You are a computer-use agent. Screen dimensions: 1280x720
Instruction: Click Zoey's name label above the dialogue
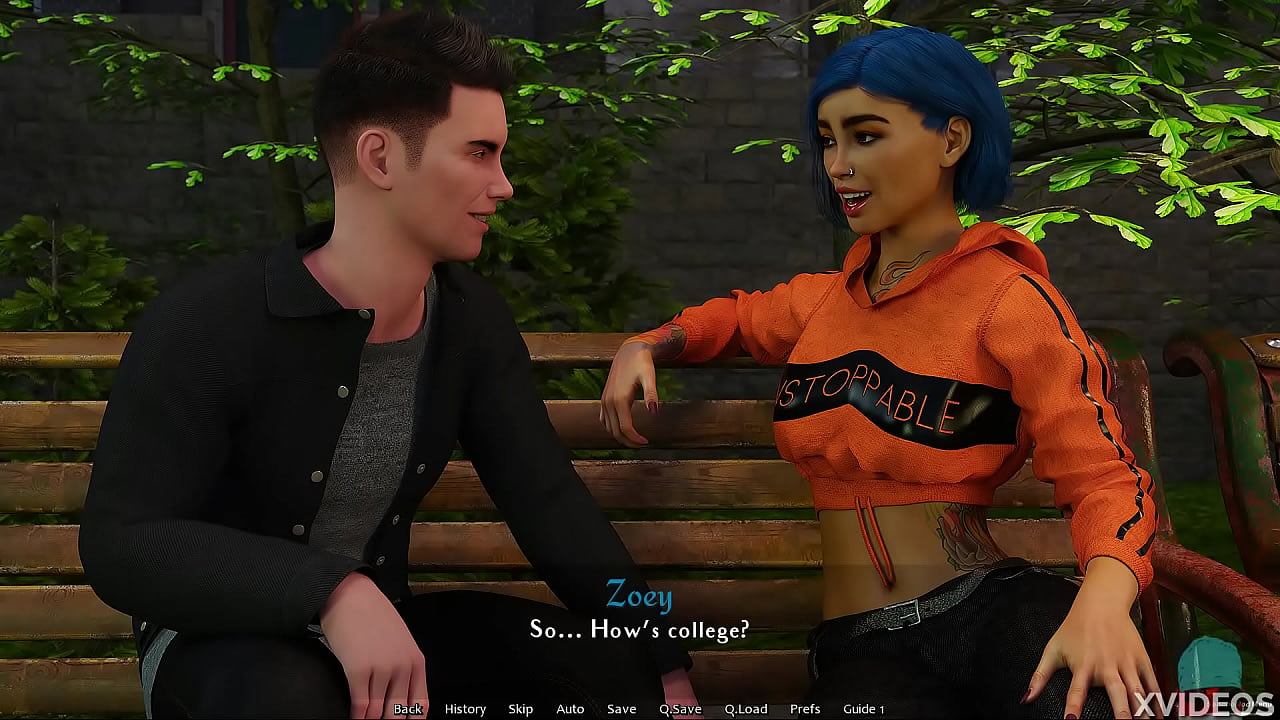pos(638,597)
